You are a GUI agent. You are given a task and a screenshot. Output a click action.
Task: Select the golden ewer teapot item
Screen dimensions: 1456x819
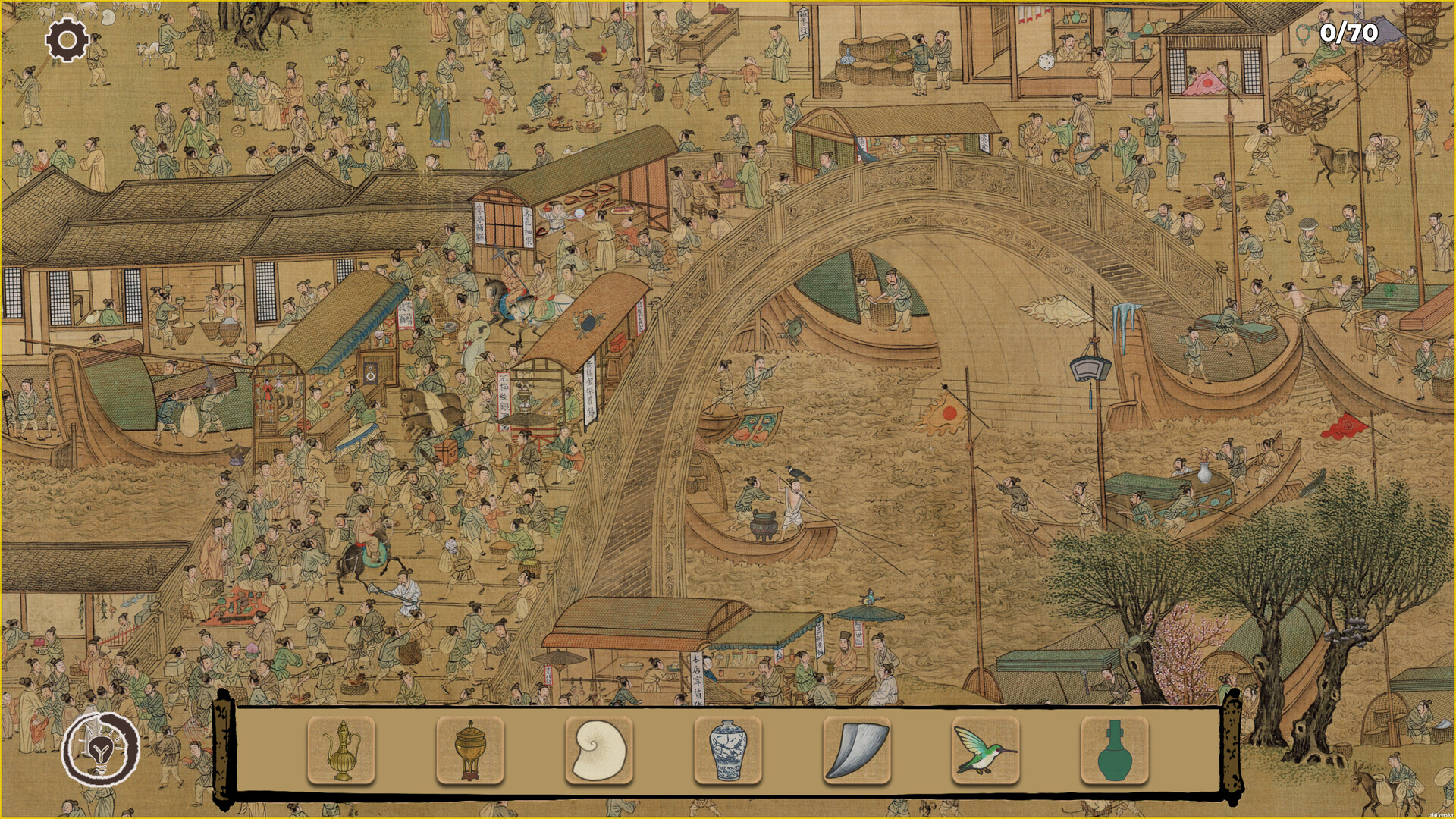click(341, 750)
